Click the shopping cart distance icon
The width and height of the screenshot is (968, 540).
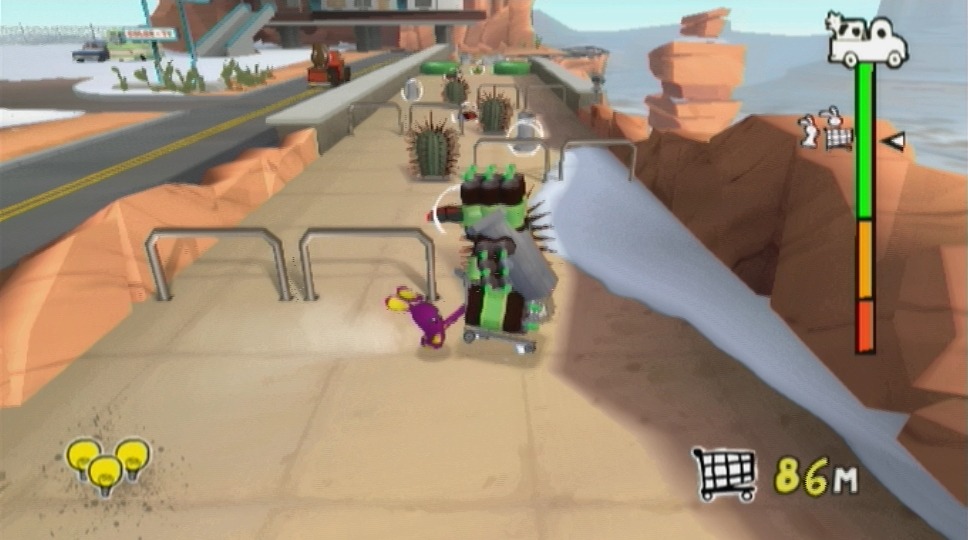pos(724,474)
